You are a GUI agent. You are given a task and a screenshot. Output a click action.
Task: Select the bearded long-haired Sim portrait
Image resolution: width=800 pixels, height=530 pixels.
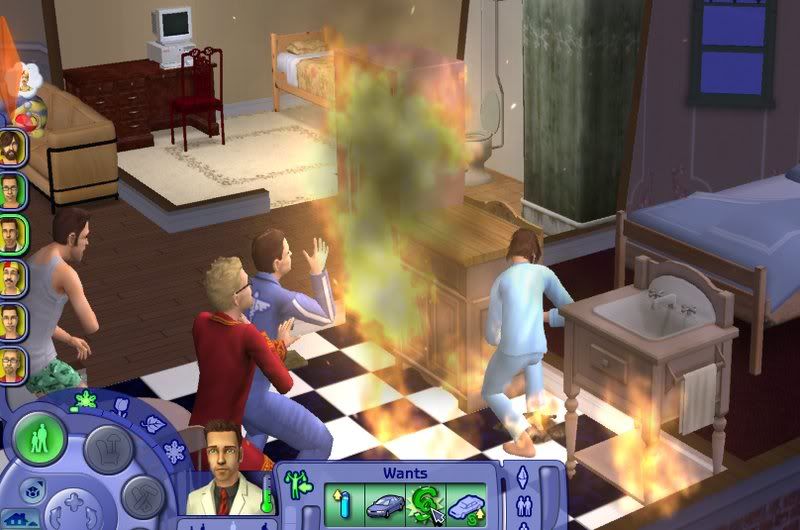(13, 146)
